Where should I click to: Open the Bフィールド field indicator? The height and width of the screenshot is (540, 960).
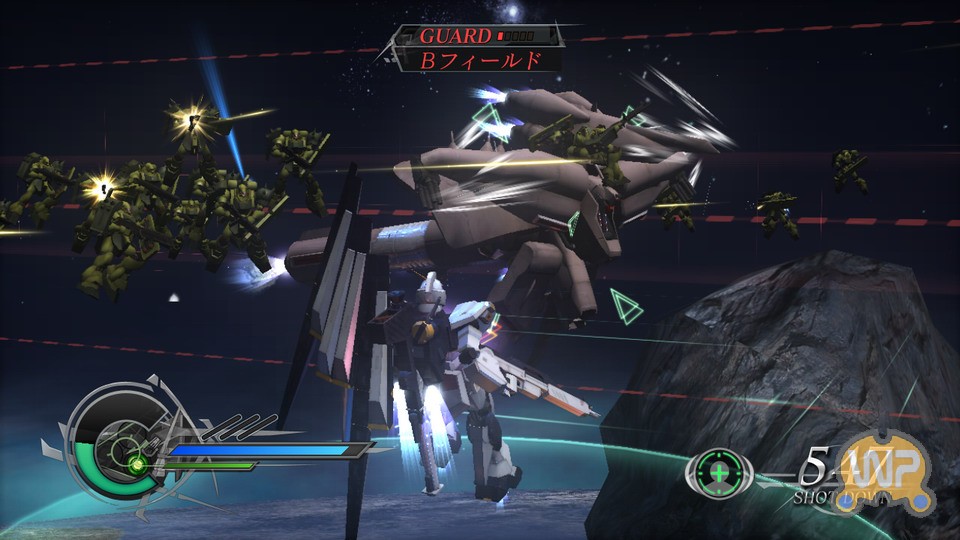[479, 60]
